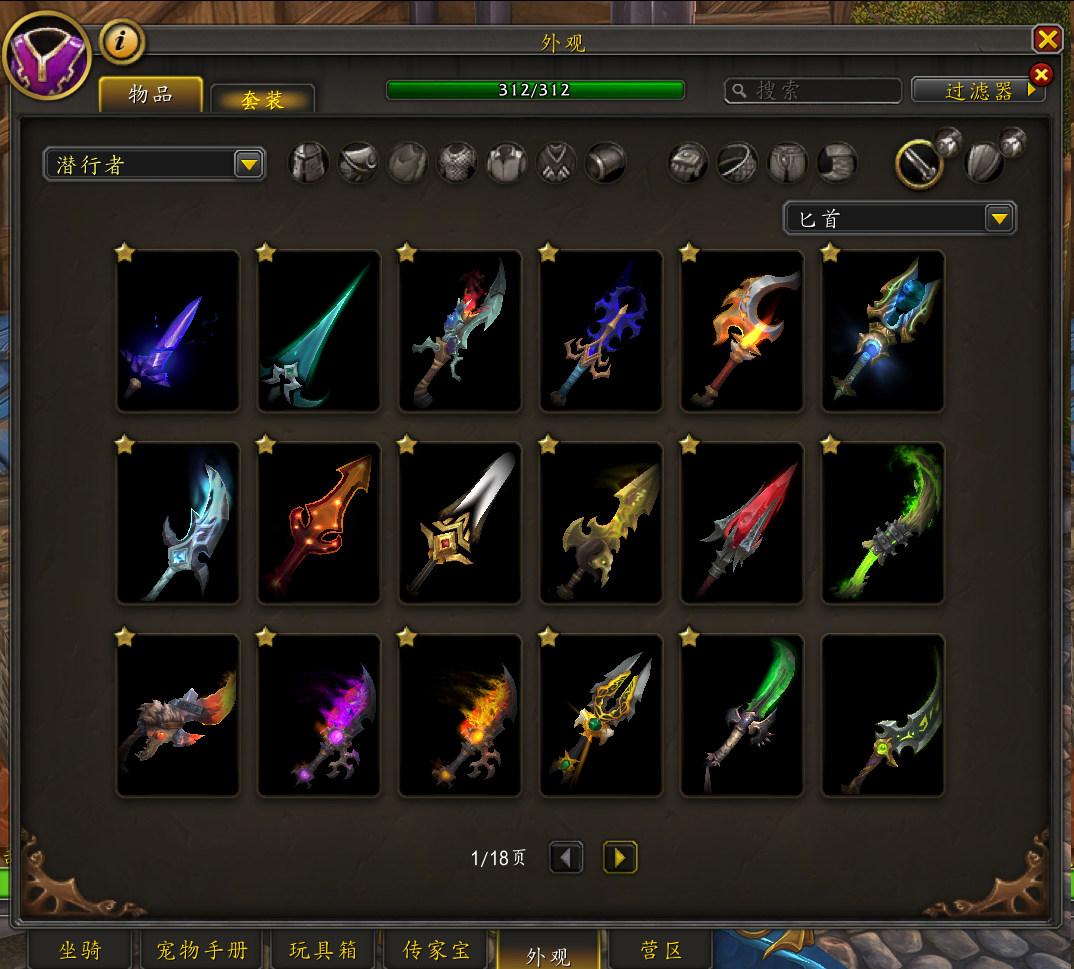Screen dimensions: 1074x969
Task: Switch to the 宠物手册 pet journal tab
Action: click(202, 950)
